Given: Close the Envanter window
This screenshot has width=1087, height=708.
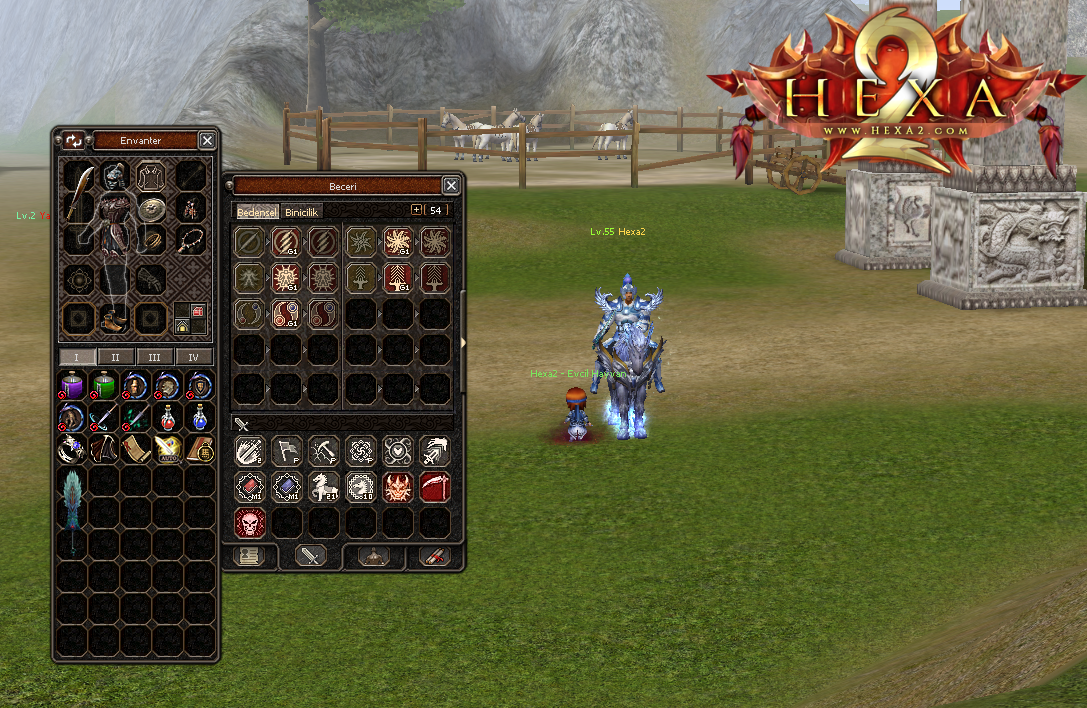Looking at the screenshot, I should [x=207, y=141].
